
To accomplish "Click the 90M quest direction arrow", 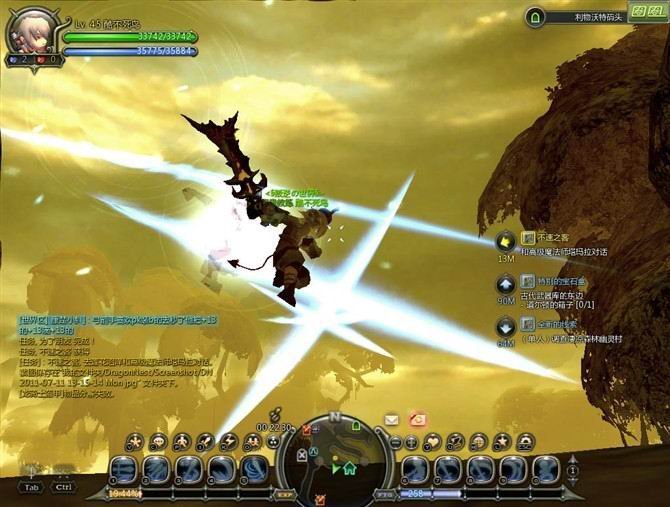I will click(505, 284).
